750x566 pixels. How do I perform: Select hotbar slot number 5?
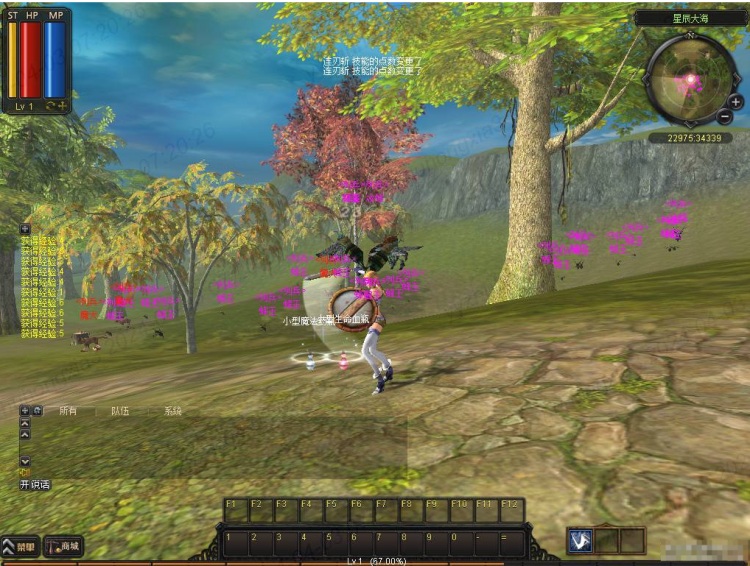pos(334,543)
